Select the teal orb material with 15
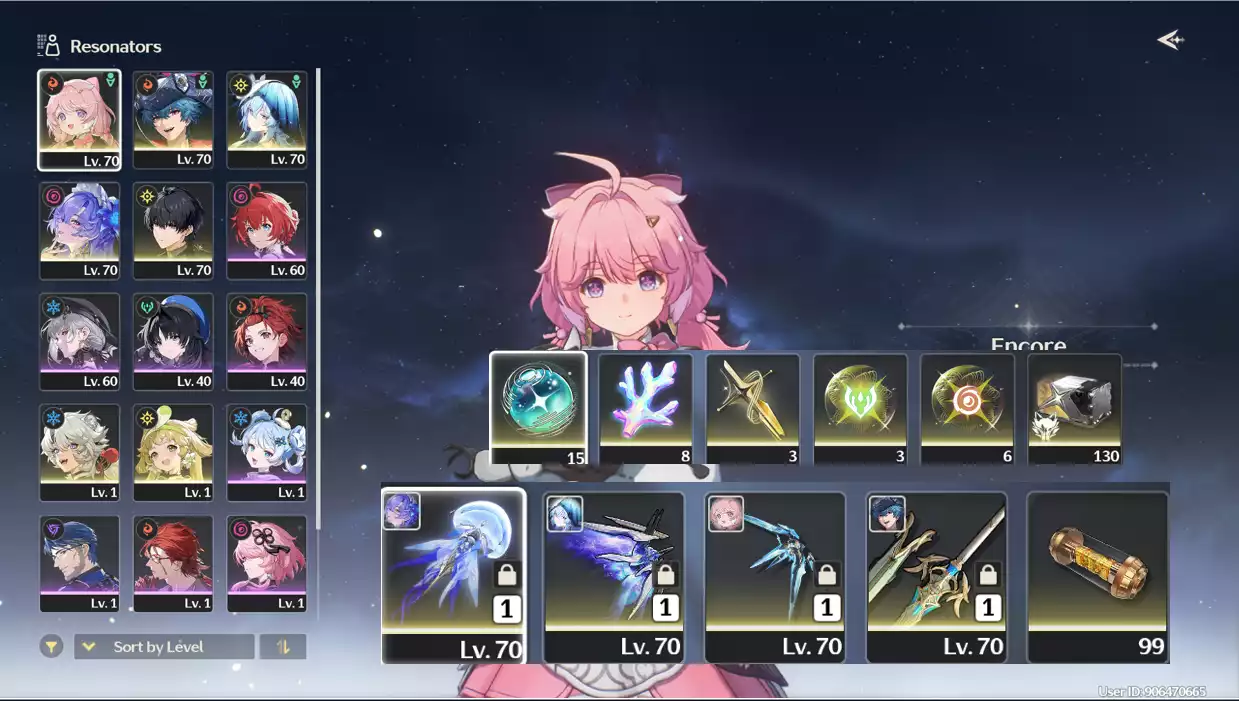This screenshot has height=701, width=1239. [x=538, y=408]
